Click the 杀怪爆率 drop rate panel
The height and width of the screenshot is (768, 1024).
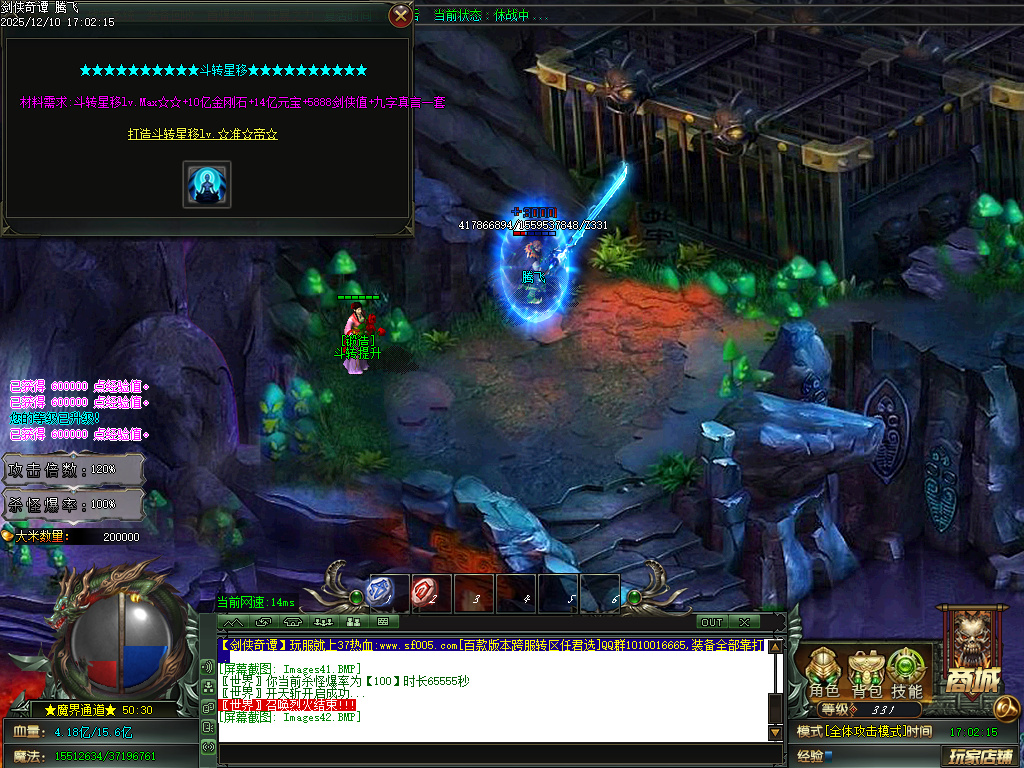click(x=73, y=504)
